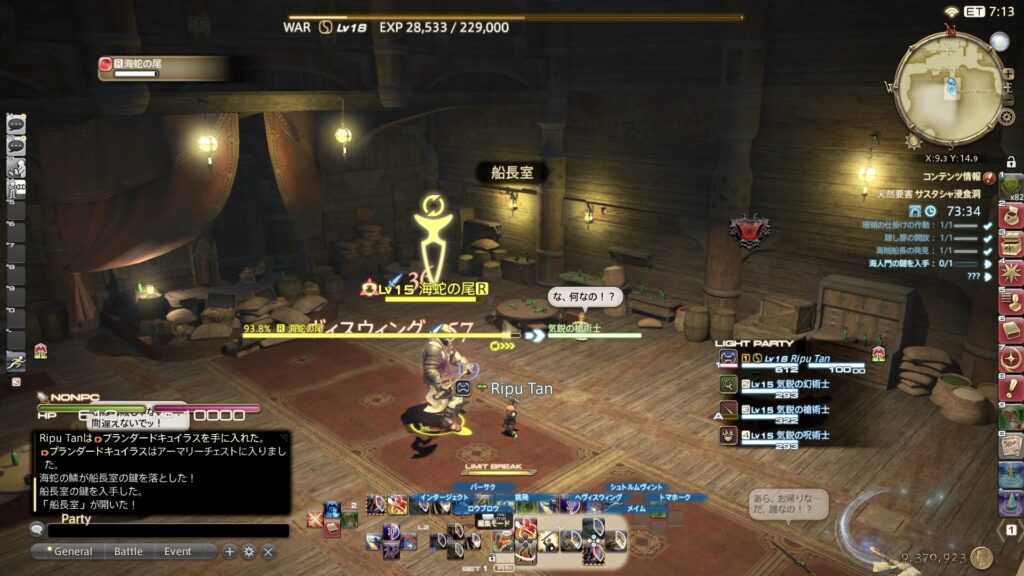This screenshot has width=1024, height=576.
Task: Click the exclamation mark icon on side hotbar
Action: point(1011,388)
